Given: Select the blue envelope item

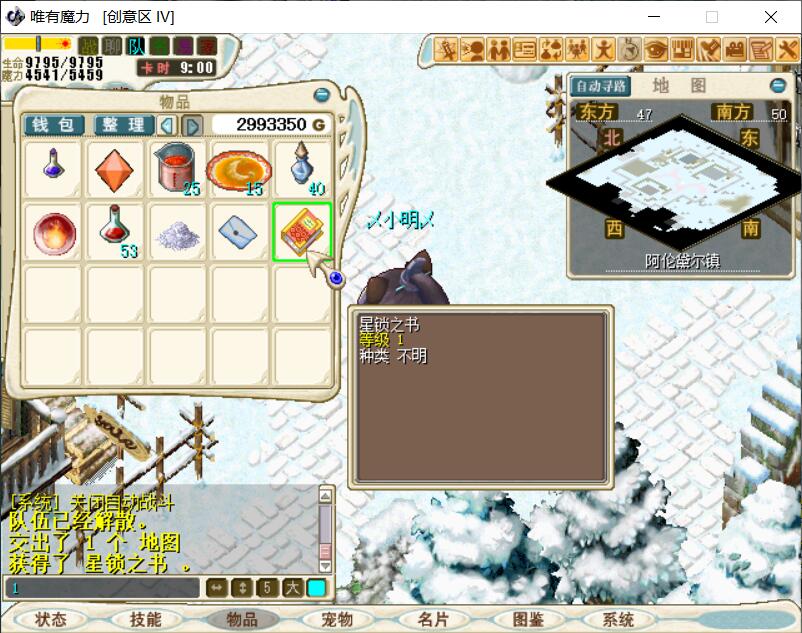Looking at the screenshot, I should 239,232.
